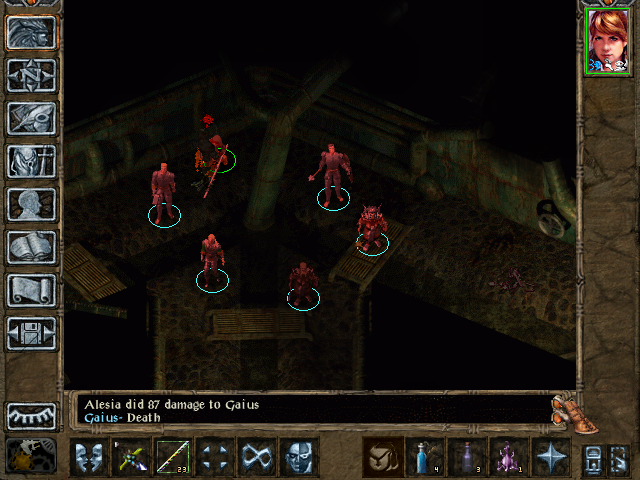This screenshot has width=640, height=480.
Task: Click the infinity-symbol action button
Action: coord(257,458)
